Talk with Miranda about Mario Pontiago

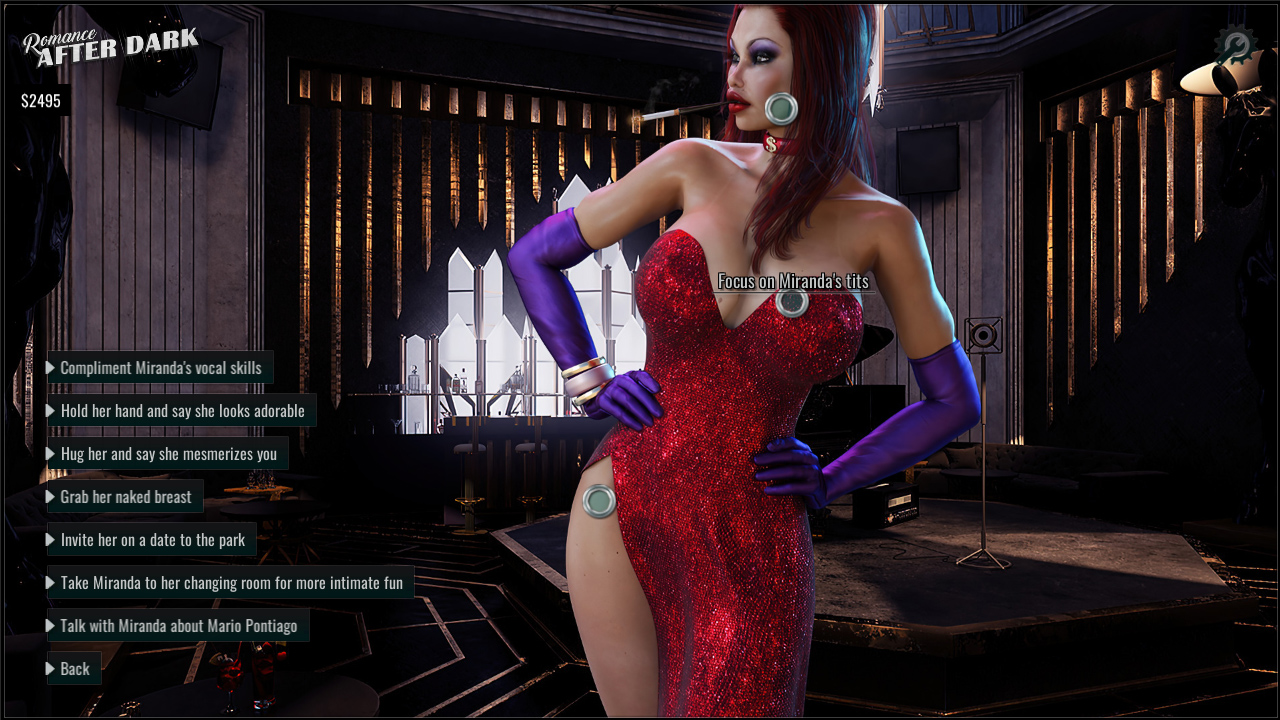point(178,626)
